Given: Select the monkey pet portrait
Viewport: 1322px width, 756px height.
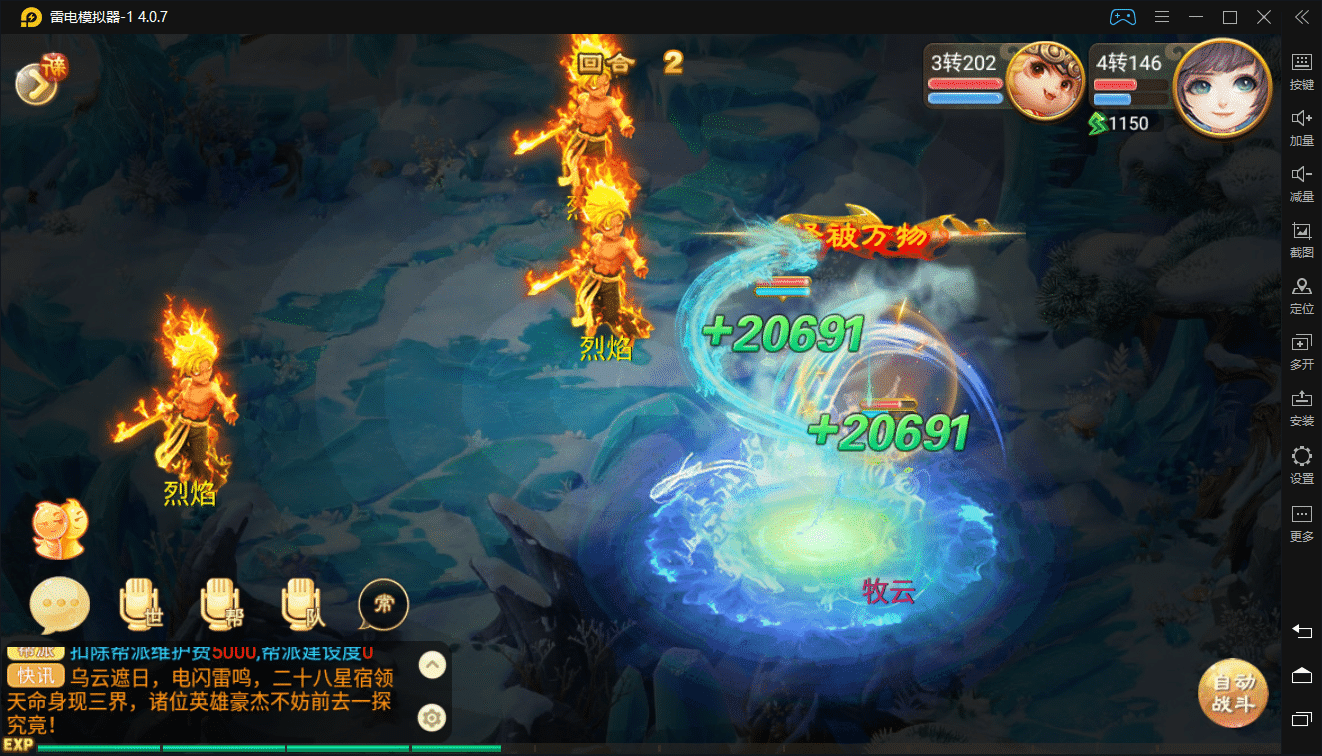Looking at the screenshot, I should tap(1045, 80).
